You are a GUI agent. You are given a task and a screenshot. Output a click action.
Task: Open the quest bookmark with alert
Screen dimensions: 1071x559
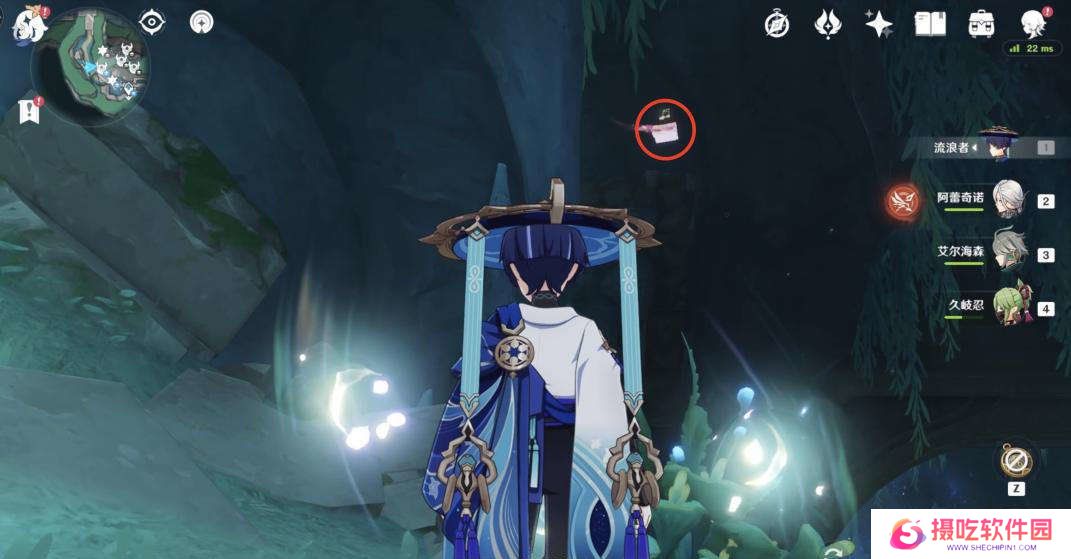[x=29, y=112]
